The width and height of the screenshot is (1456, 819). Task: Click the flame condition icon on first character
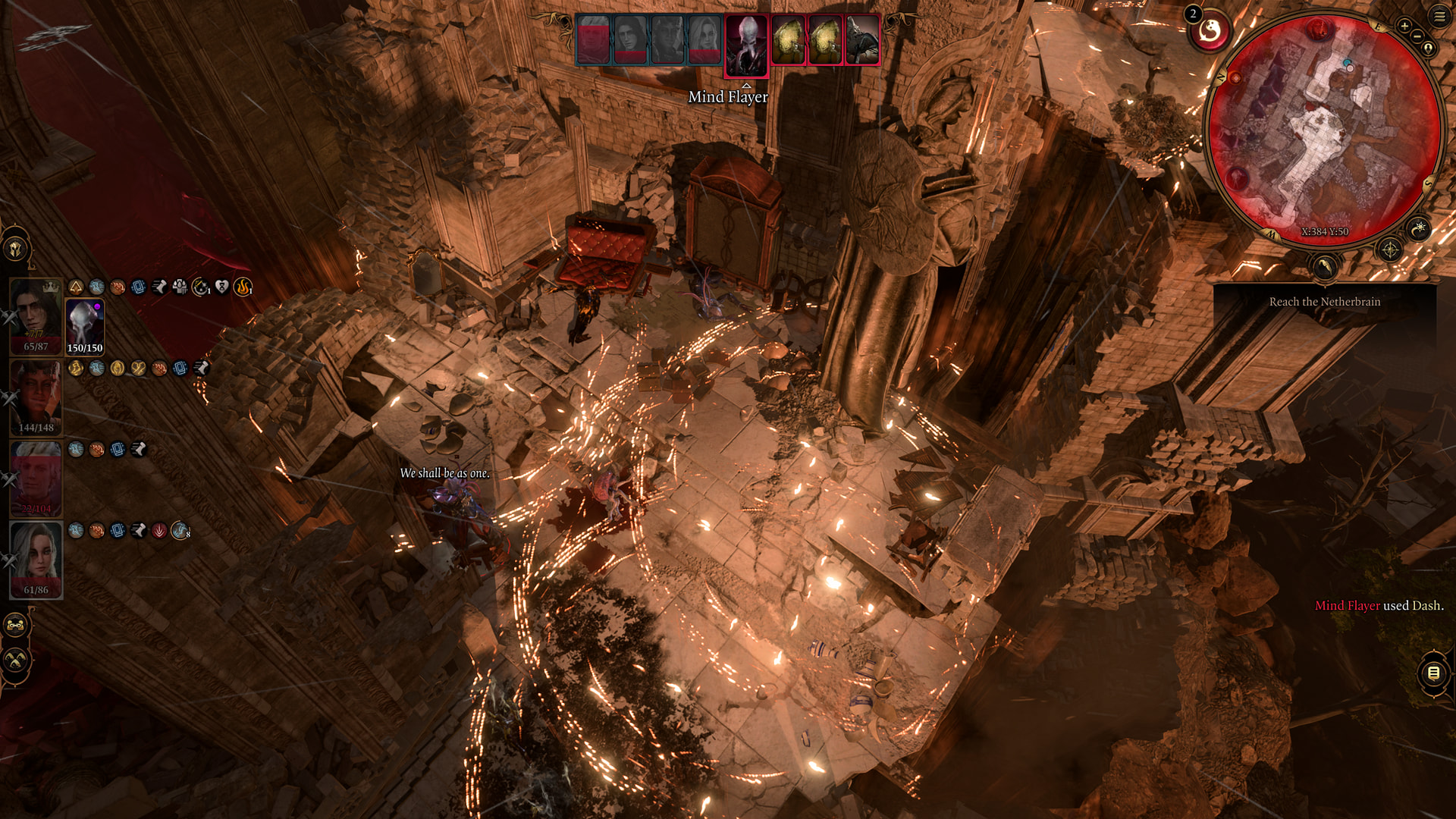(243, 287)
